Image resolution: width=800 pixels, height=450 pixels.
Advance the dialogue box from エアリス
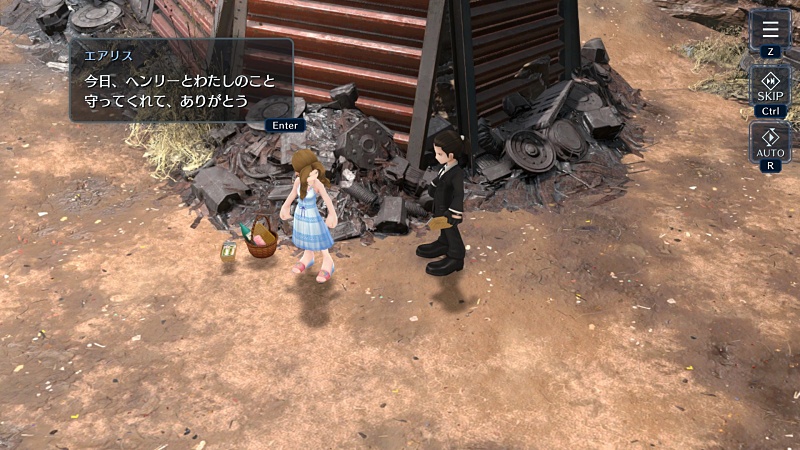[181, 80]
